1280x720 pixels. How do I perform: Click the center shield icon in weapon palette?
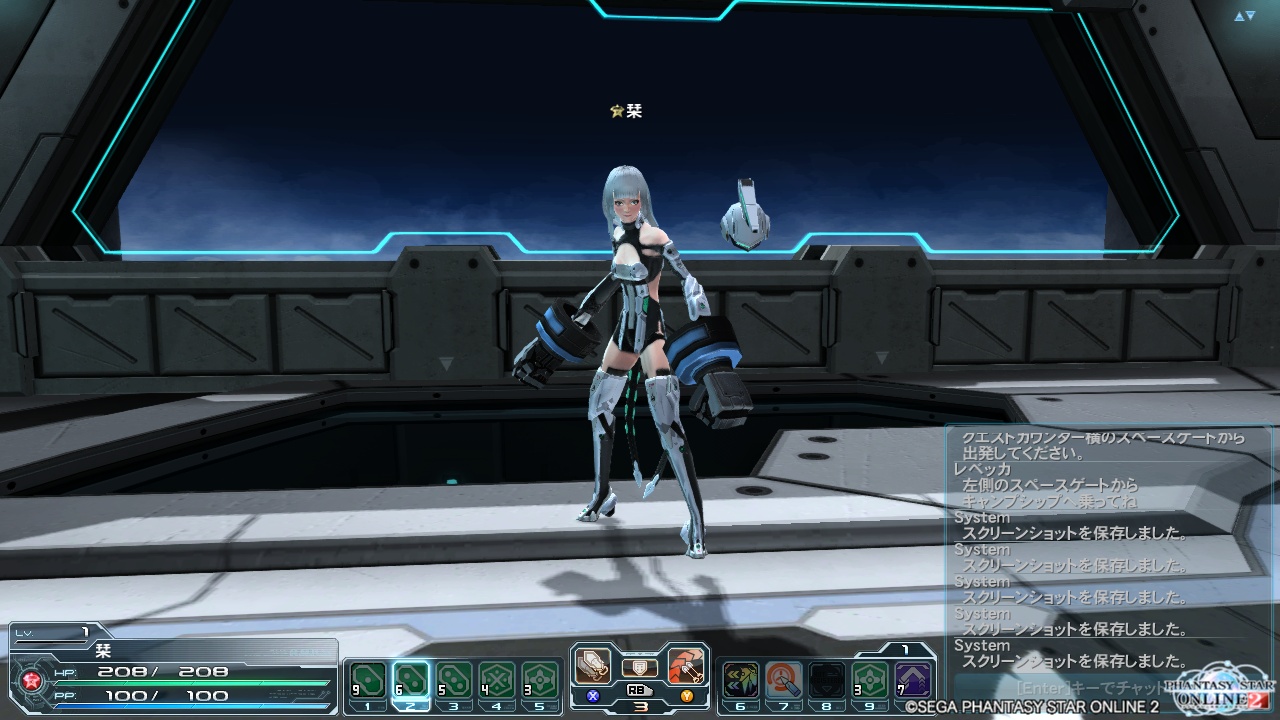coord(640,667)
